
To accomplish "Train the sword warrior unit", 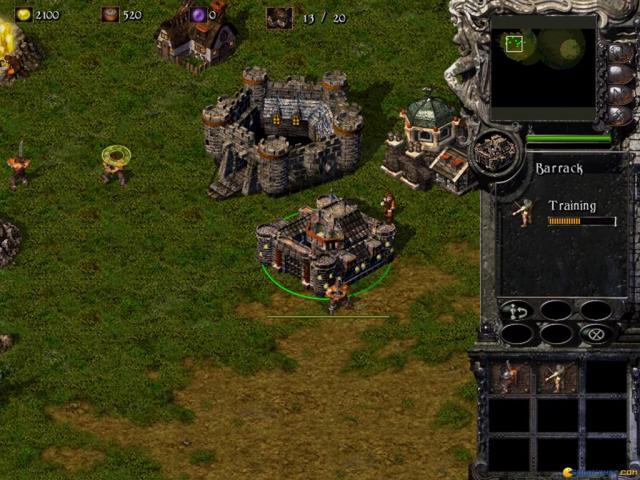I will [509, 377].
